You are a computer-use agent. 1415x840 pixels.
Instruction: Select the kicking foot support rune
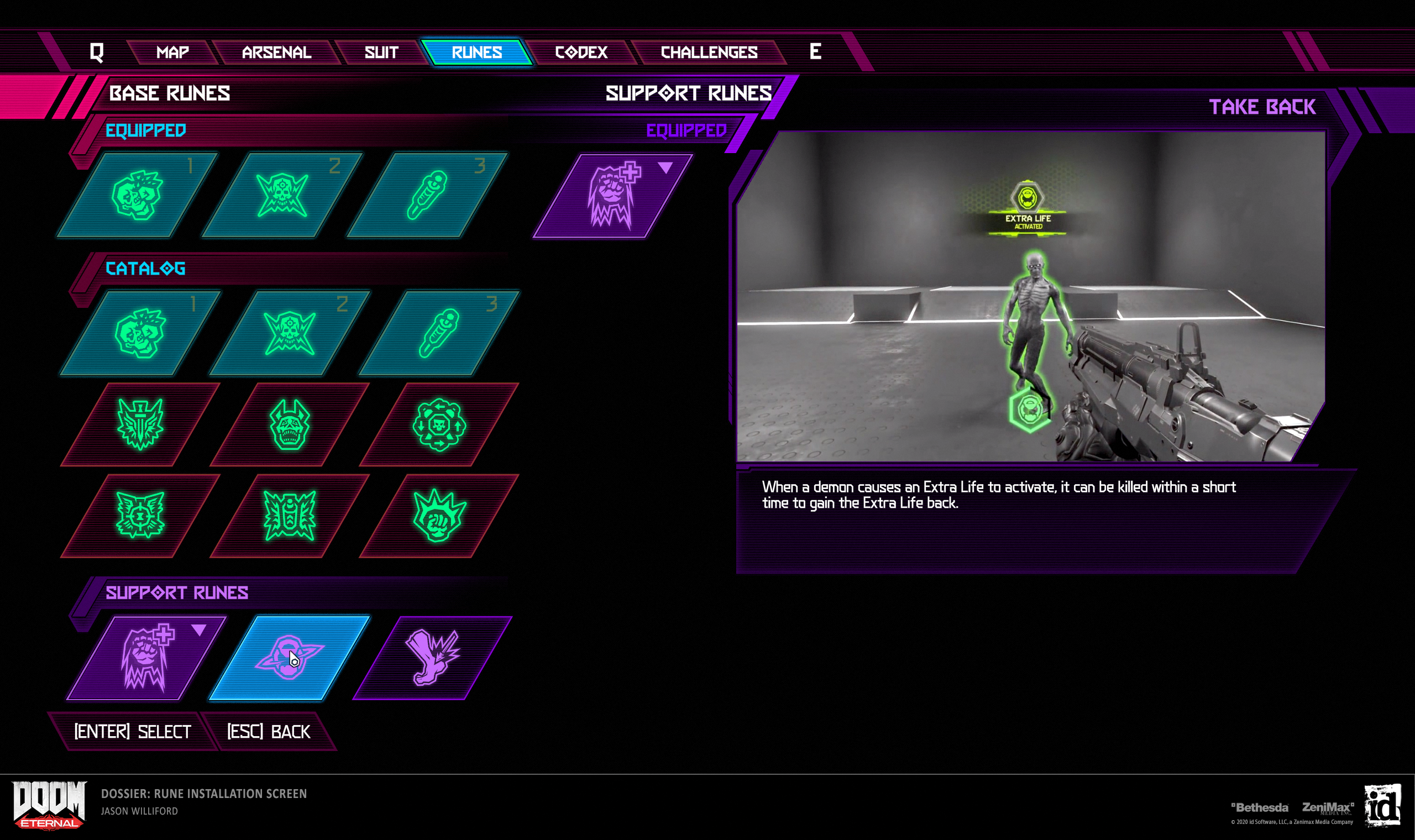click(432, 658)
